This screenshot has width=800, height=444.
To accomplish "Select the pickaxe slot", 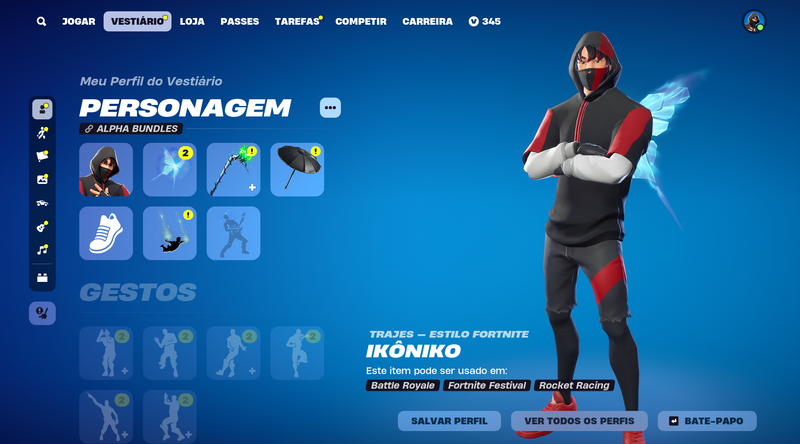I will tap(234, 169).
